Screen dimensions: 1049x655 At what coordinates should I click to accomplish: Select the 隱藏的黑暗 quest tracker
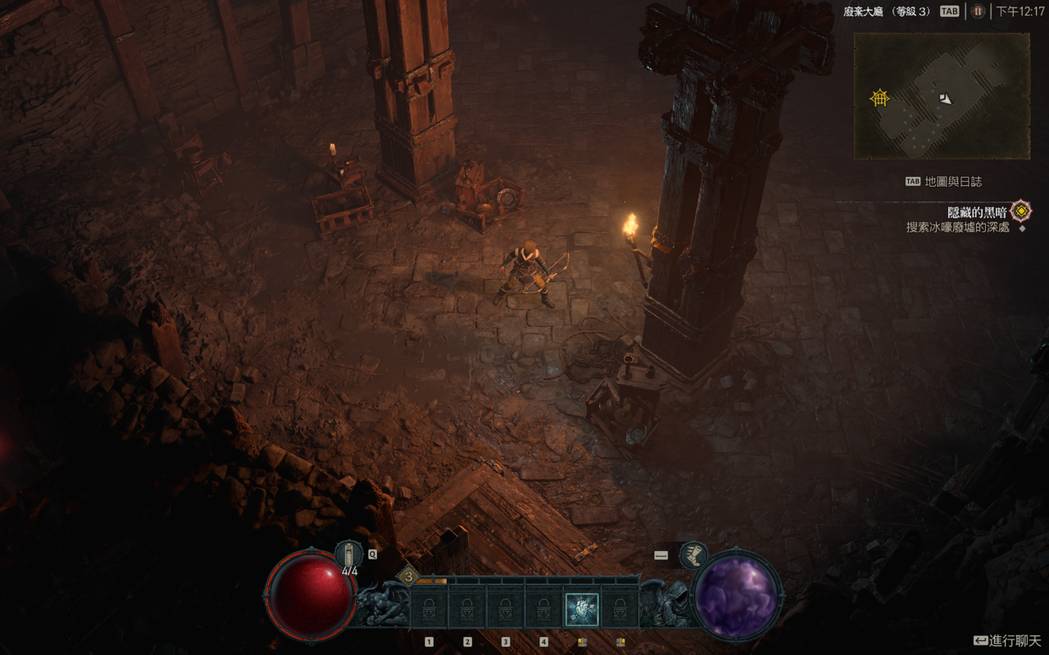(x=977, y=212)
